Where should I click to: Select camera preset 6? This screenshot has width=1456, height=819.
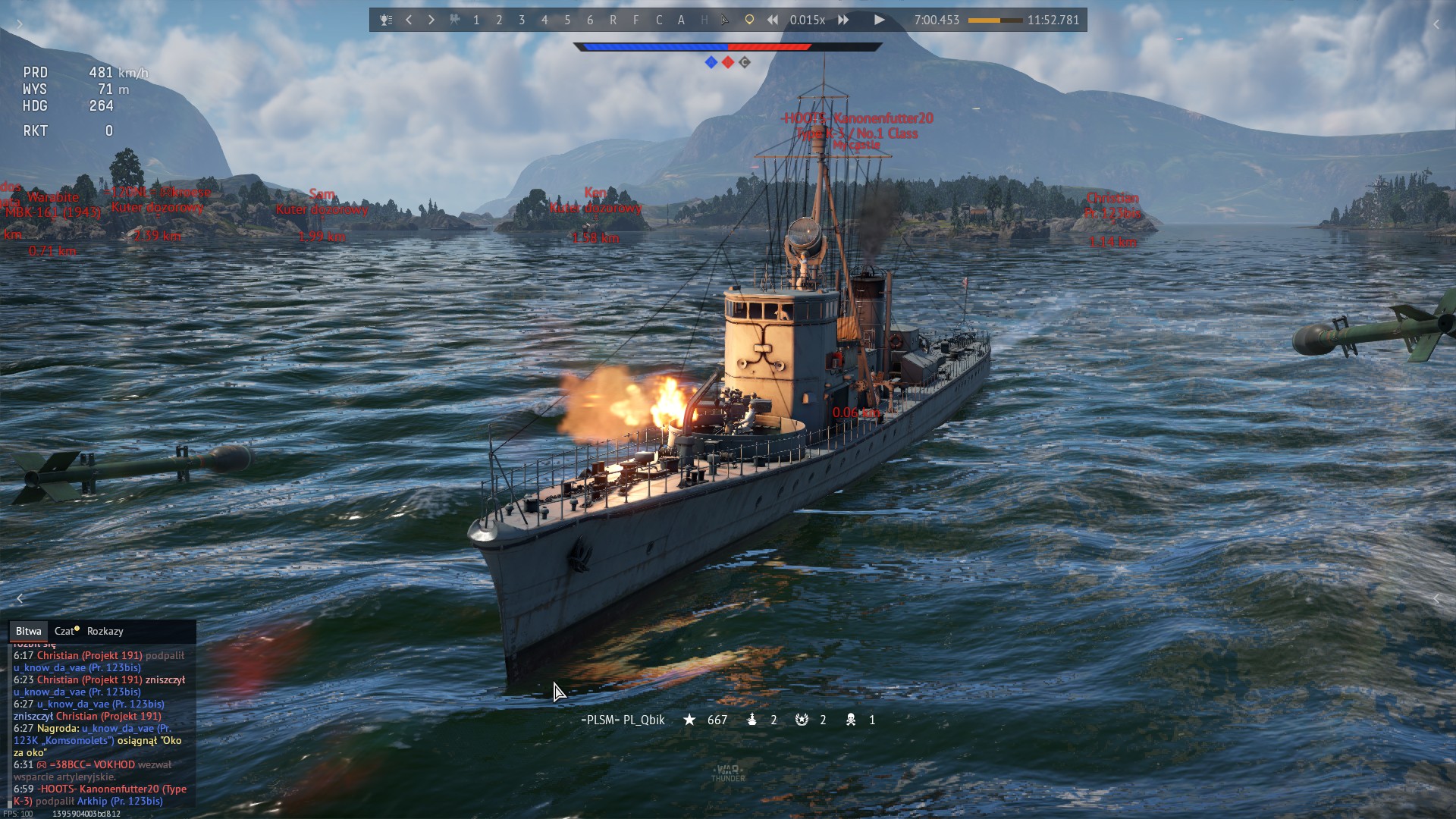590,20
